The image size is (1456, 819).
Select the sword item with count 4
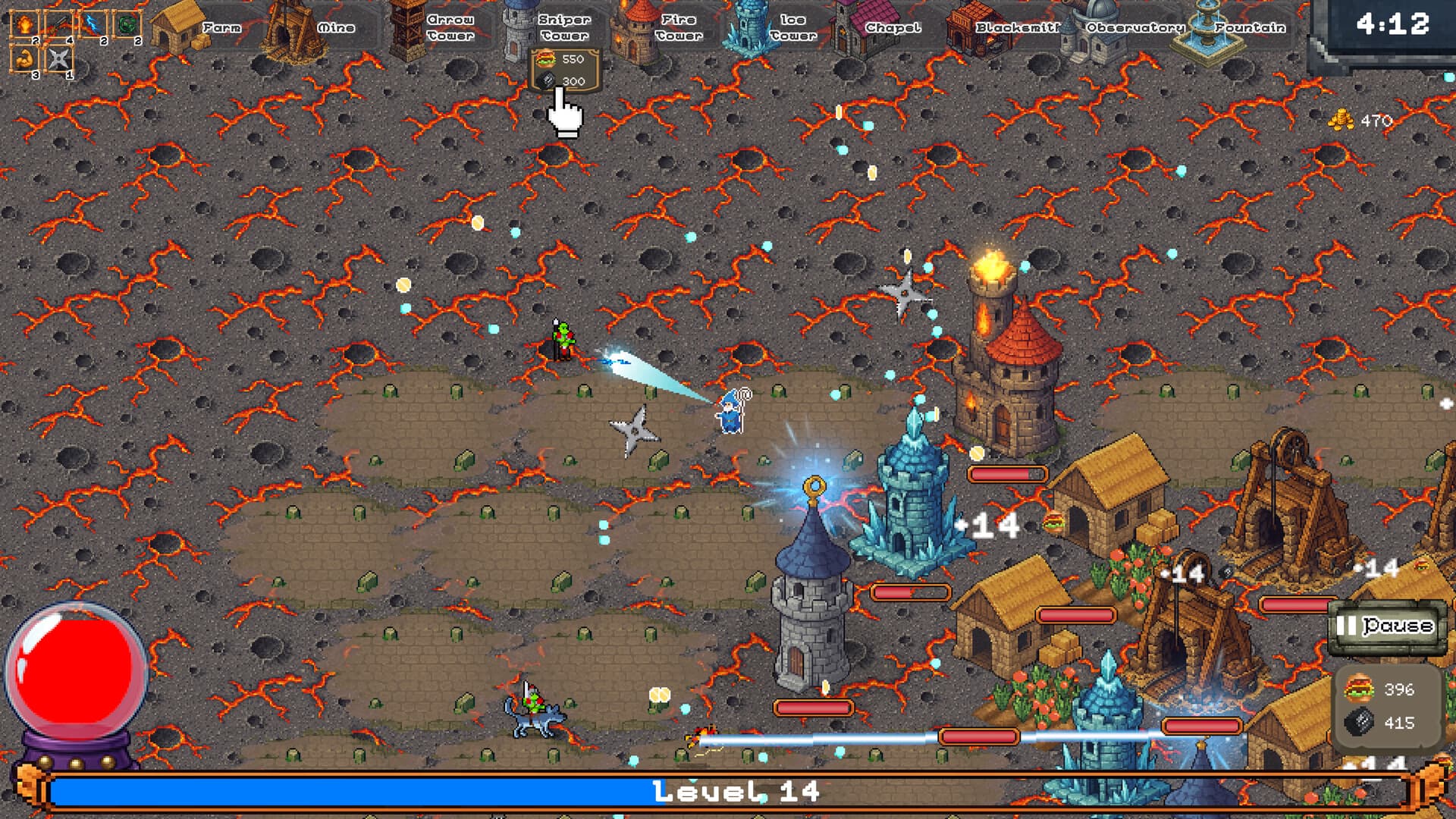[x=58, y=23]
